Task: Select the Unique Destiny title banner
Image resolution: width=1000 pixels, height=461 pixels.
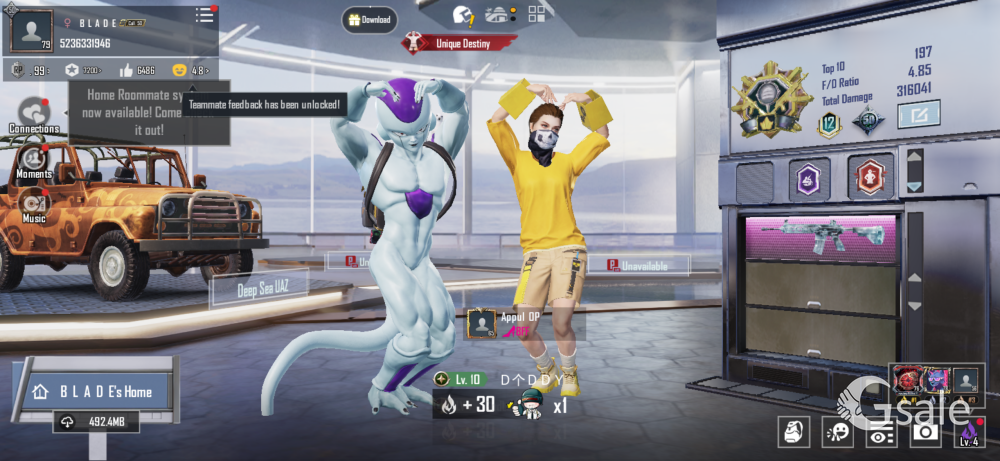Action: pyautogui.click(x=460, y=43)
